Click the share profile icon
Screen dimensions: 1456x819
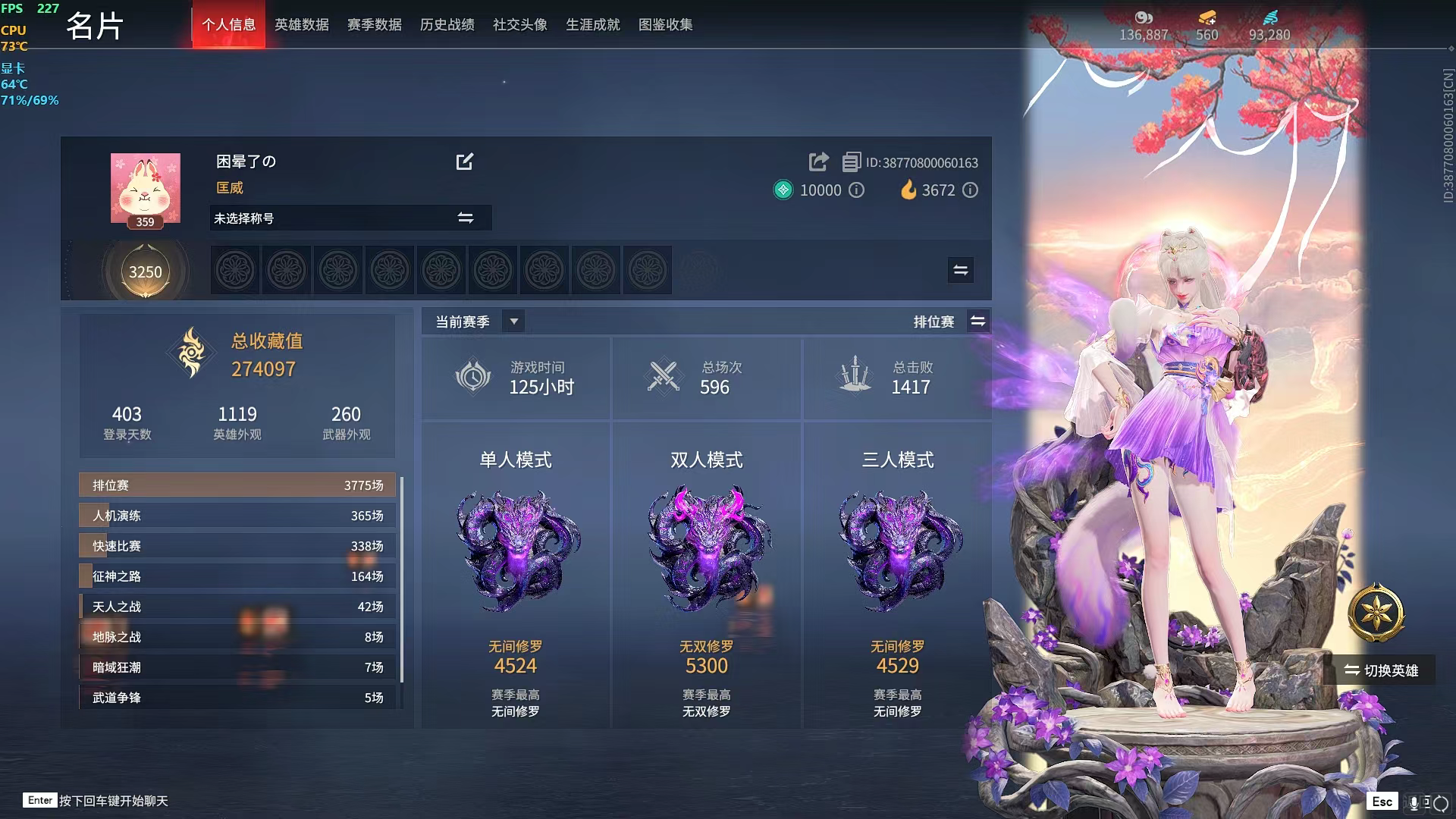click(x=818, y=162)
